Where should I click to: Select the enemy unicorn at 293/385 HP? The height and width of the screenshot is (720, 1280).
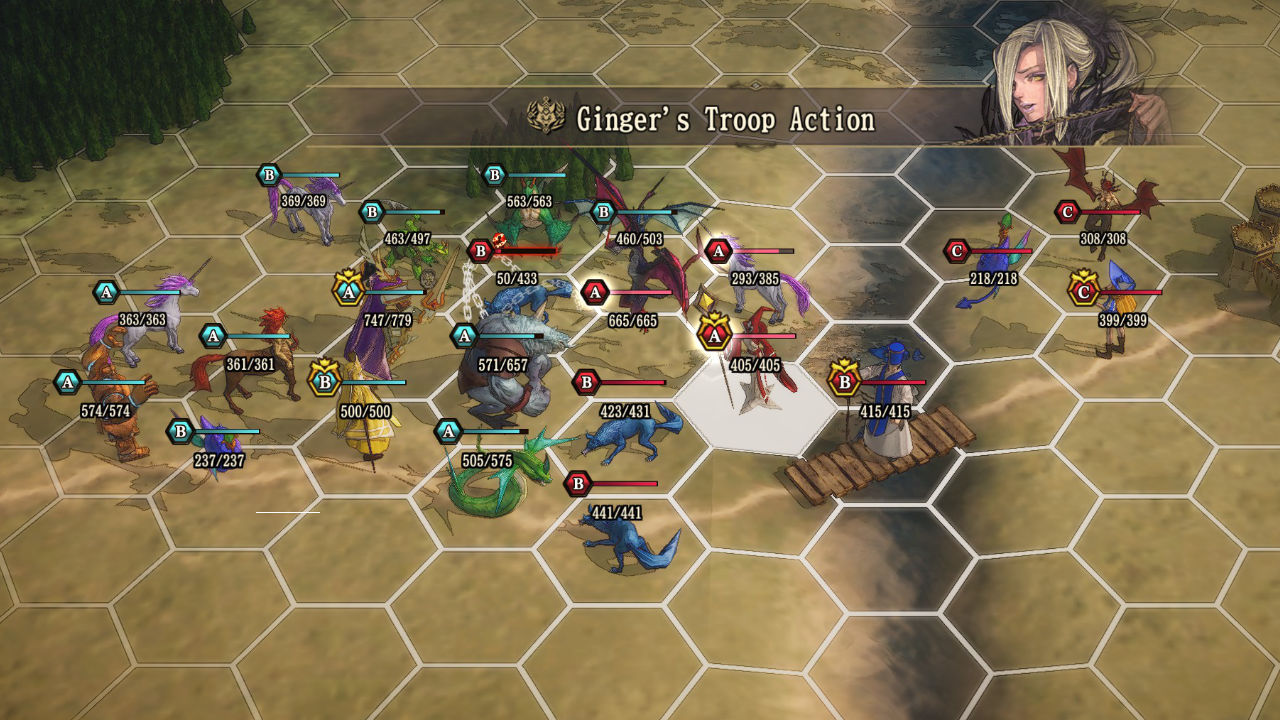pyautogui.click(x=768, y=288)
